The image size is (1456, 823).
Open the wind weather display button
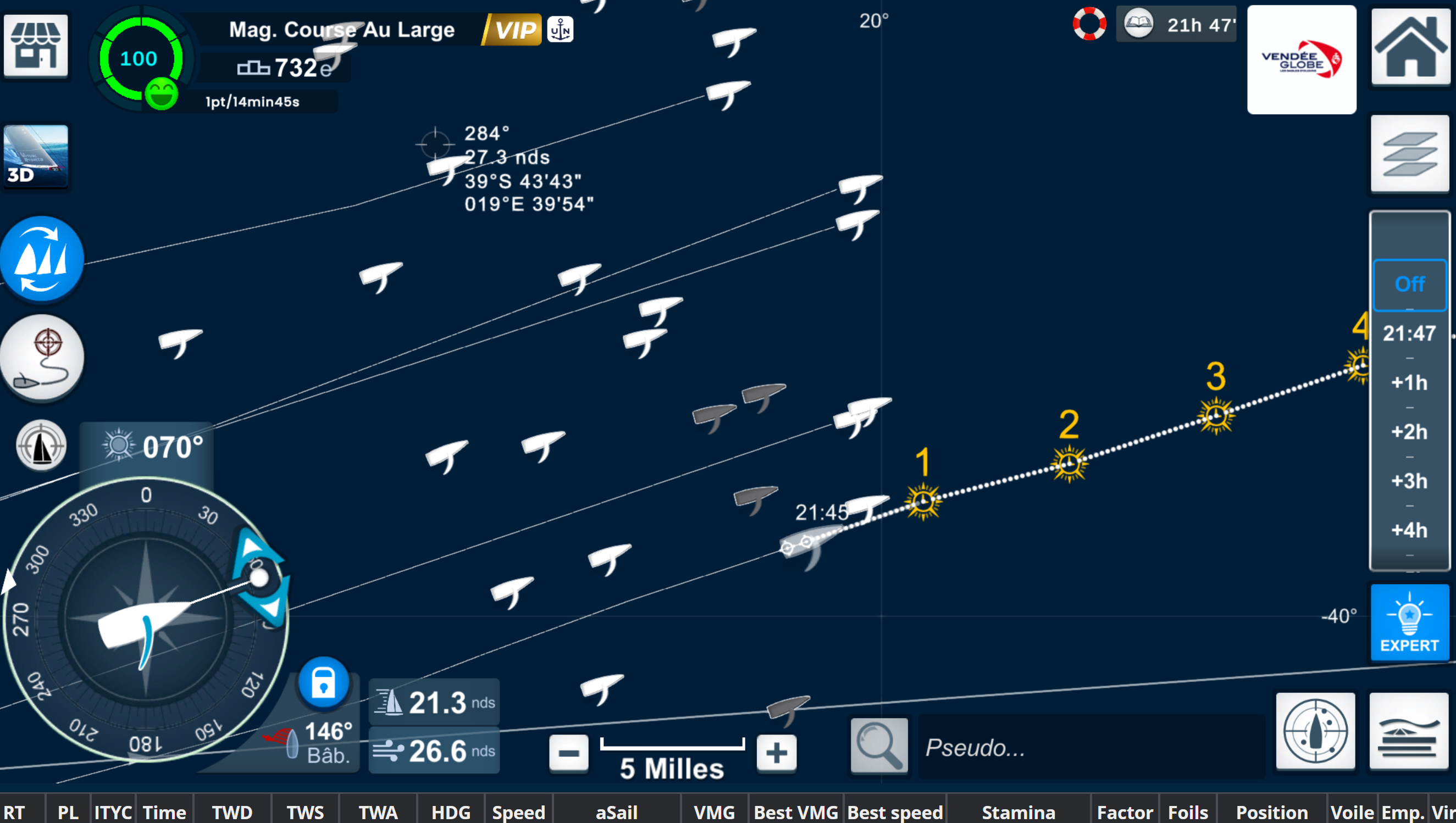(x=1409, y=731)
